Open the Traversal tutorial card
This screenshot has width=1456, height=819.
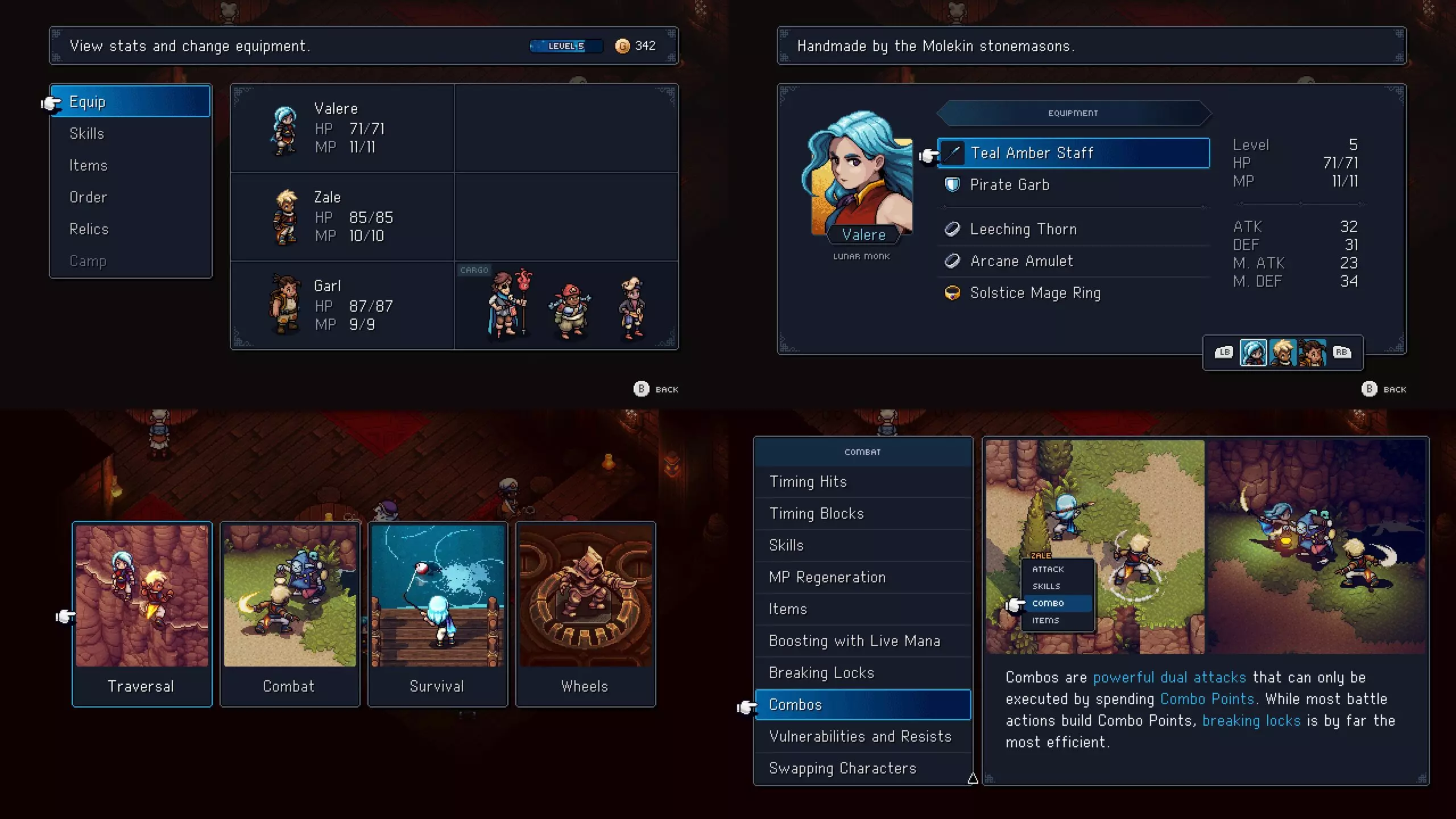click(142, 614)
